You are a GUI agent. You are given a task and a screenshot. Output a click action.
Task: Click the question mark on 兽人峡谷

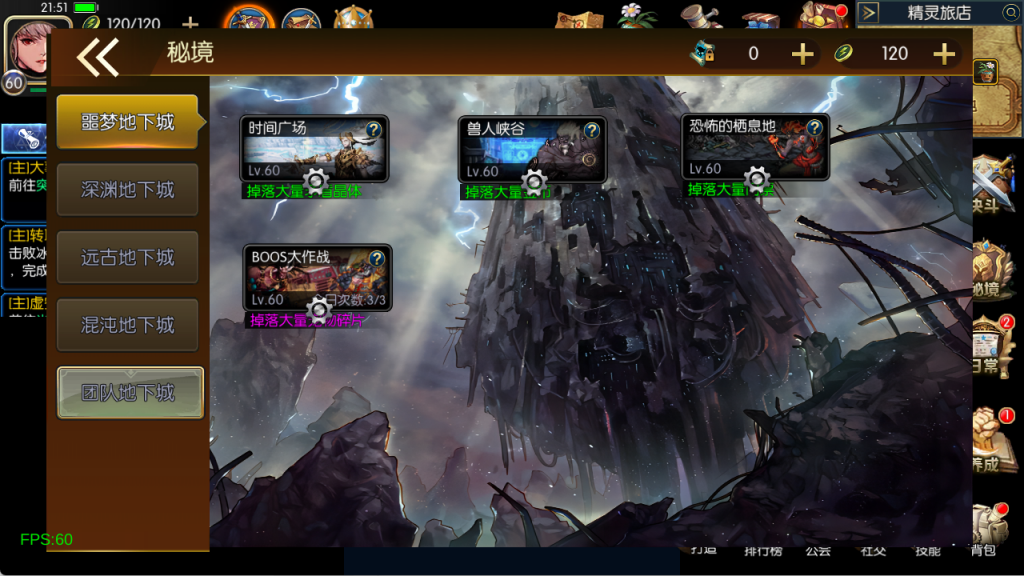(592, 130)
